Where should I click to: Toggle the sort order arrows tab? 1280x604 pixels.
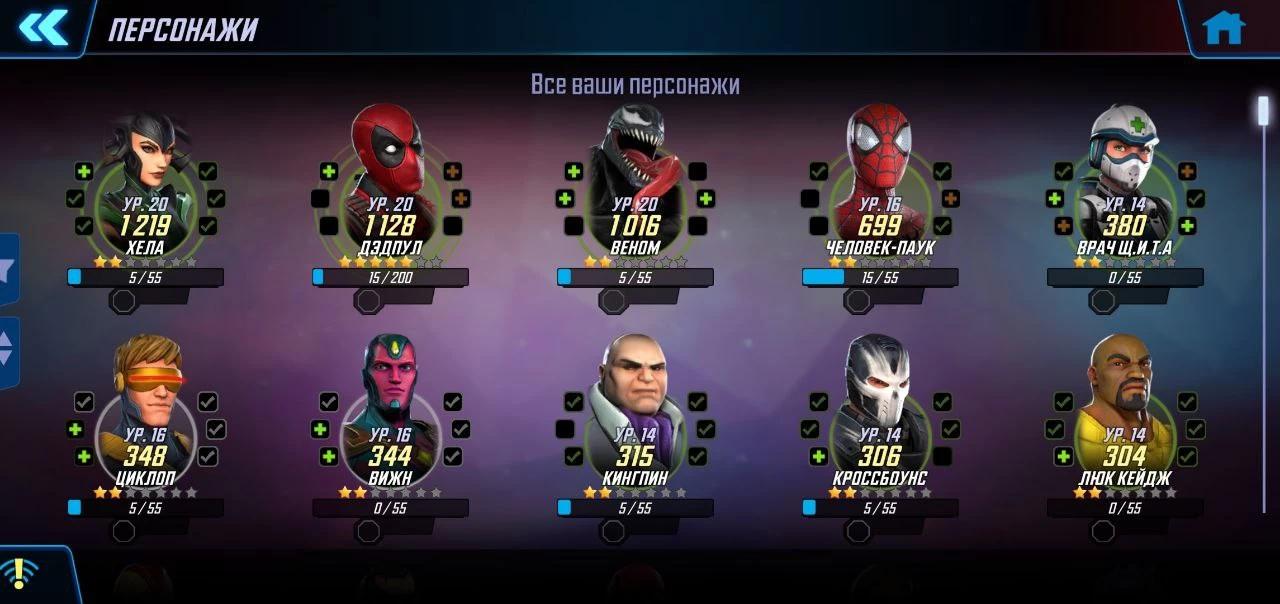pyautogui.click(x=8, y=350)
